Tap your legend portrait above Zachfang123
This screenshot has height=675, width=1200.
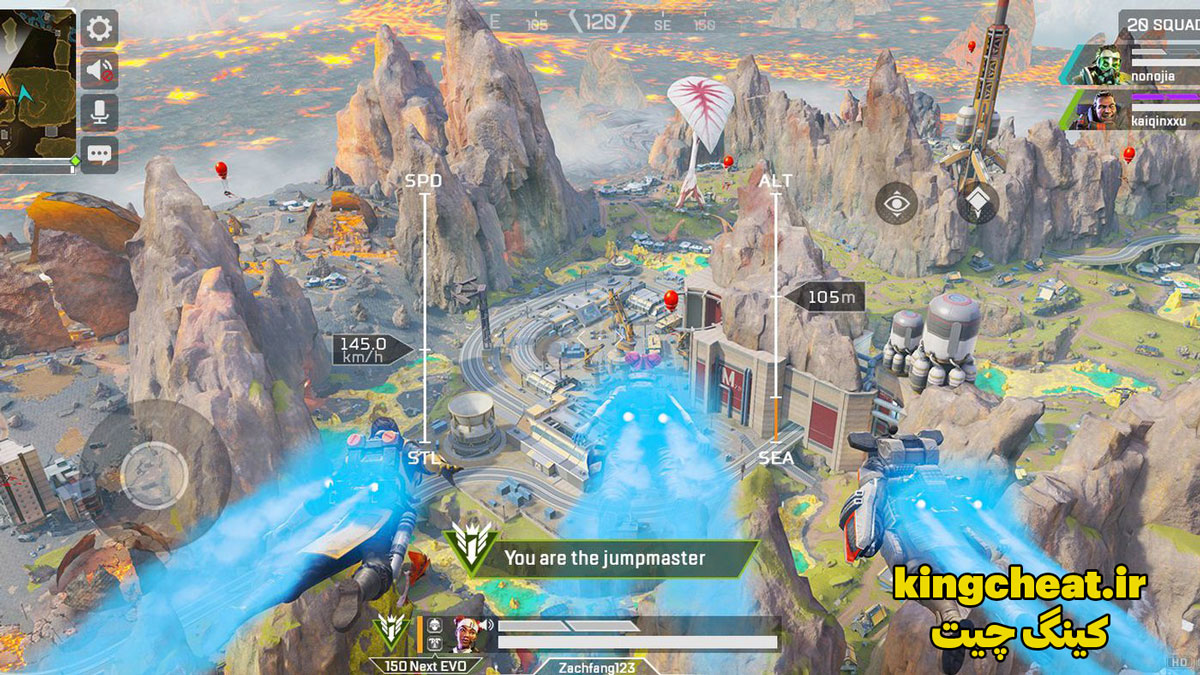click(x=465, y=631)
